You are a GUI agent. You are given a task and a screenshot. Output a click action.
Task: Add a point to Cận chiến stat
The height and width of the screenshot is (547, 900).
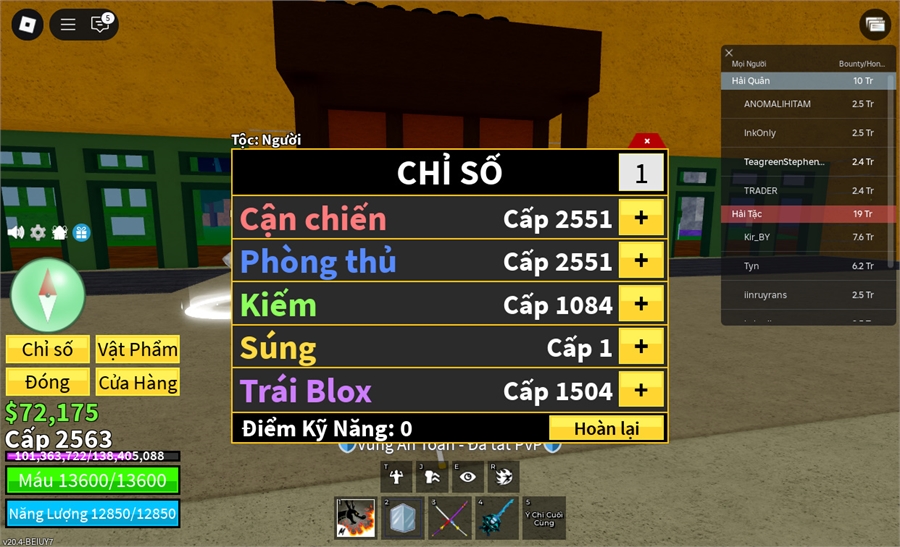point(641,218)
